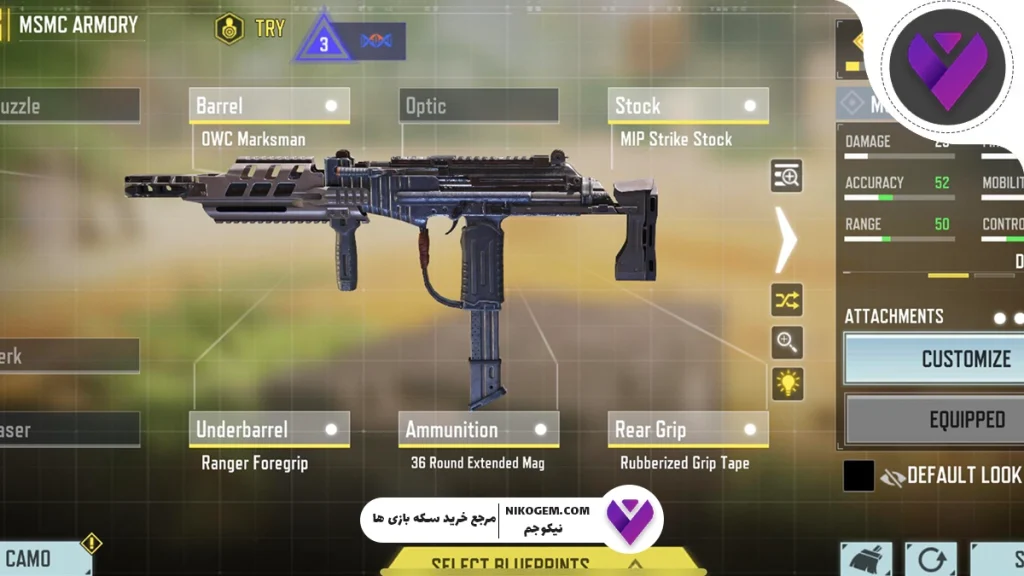Click the TRY target button
The width and height of the screenshot is (1024, 576).
[251, 29]
